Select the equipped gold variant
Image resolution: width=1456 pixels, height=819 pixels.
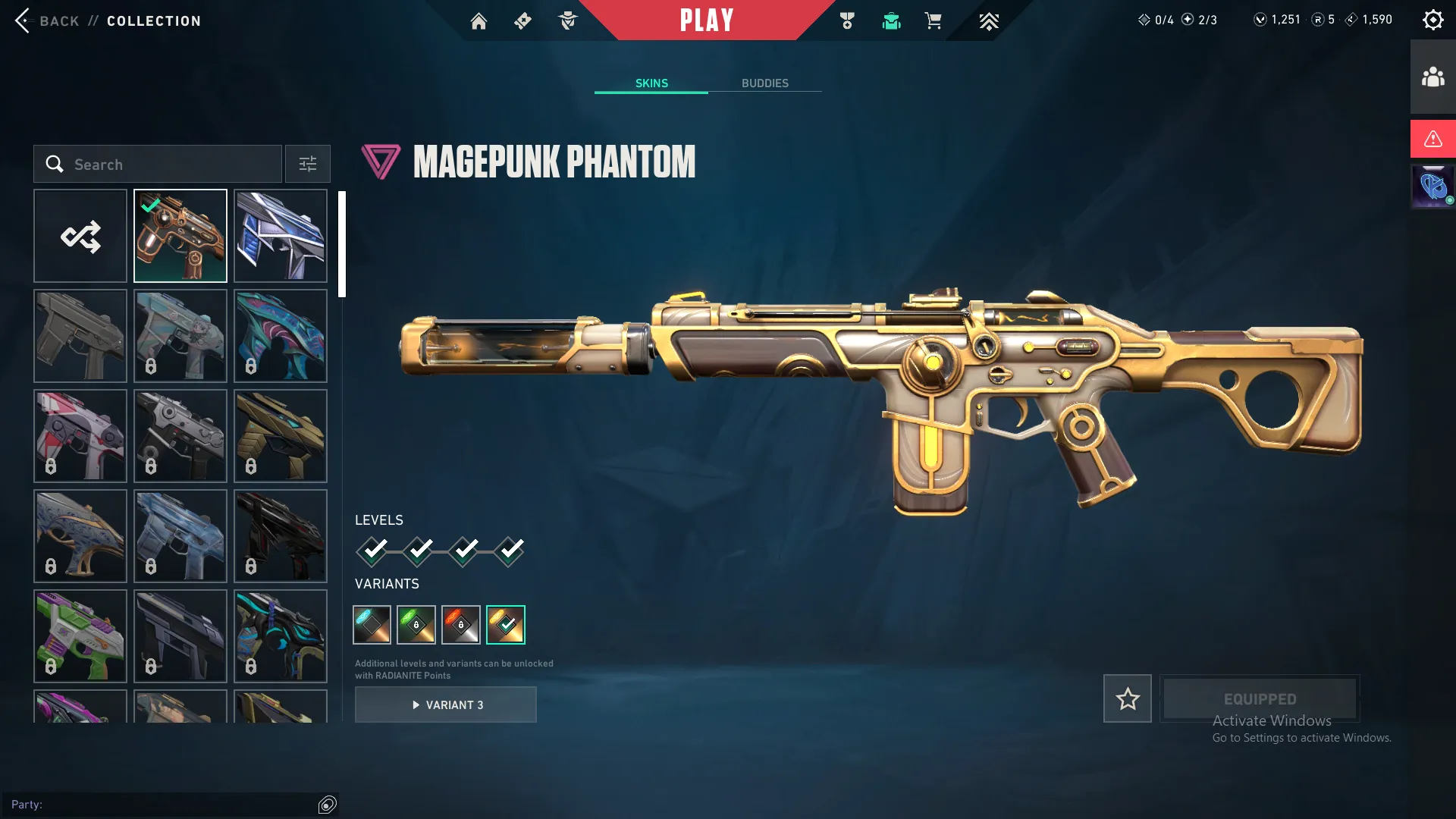(506, 624)
